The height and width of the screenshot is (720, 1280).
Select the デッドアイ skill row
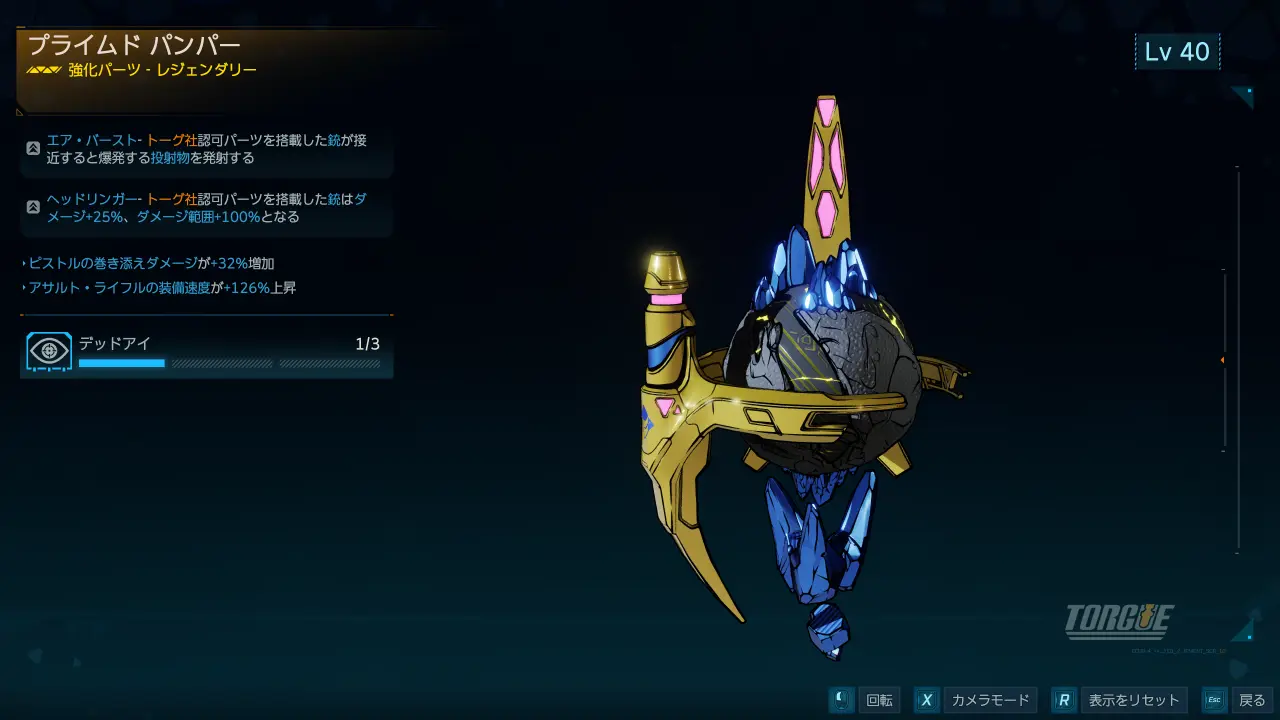tap(206, 354)
